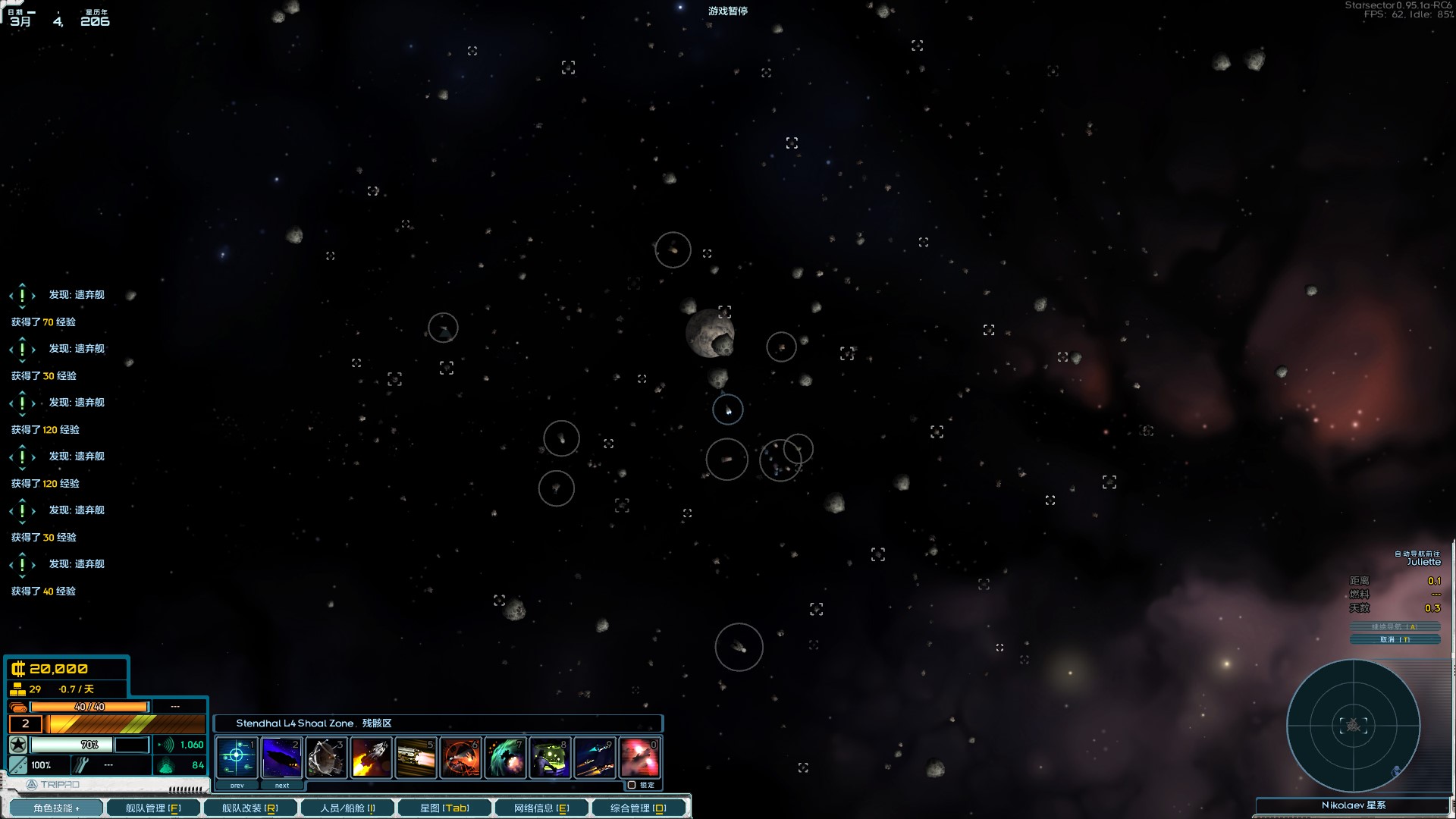Switch to the next ability bar
The width and height of the screenshot is (1456, 819).
pos(282,786)
